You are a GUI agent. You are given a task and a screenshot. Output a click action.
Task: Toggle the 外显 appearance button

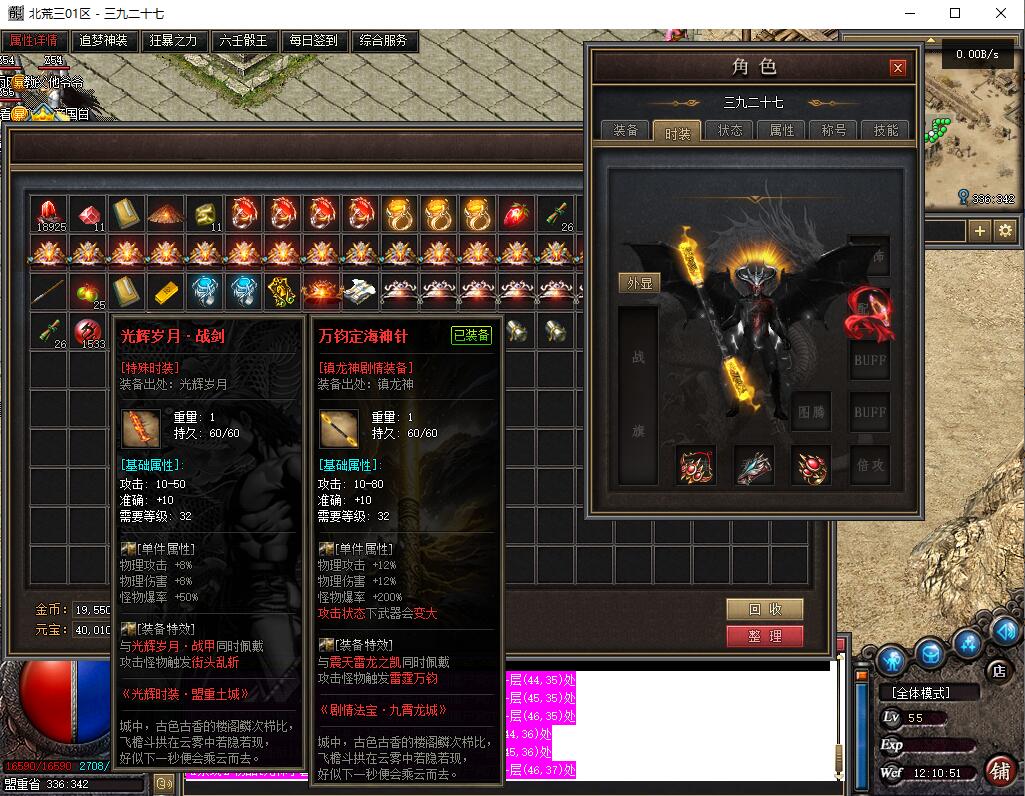pyautogui.click(x=638, y=283)
